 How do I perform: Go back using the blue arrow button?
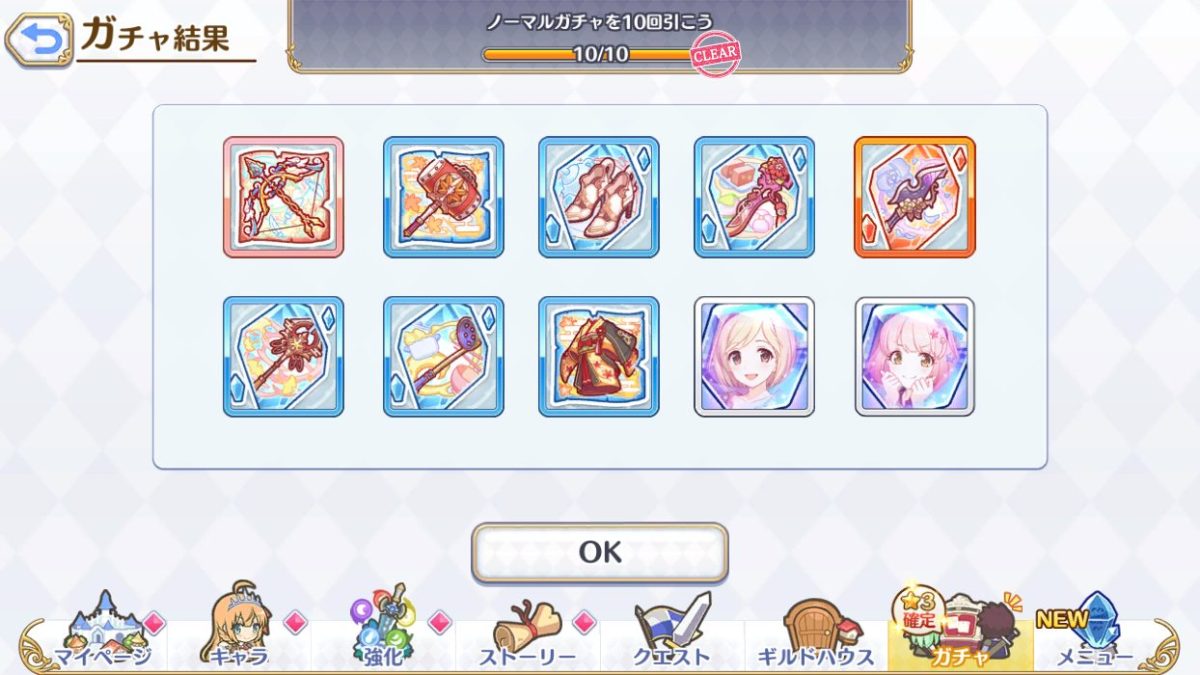[x=40, y=39]
